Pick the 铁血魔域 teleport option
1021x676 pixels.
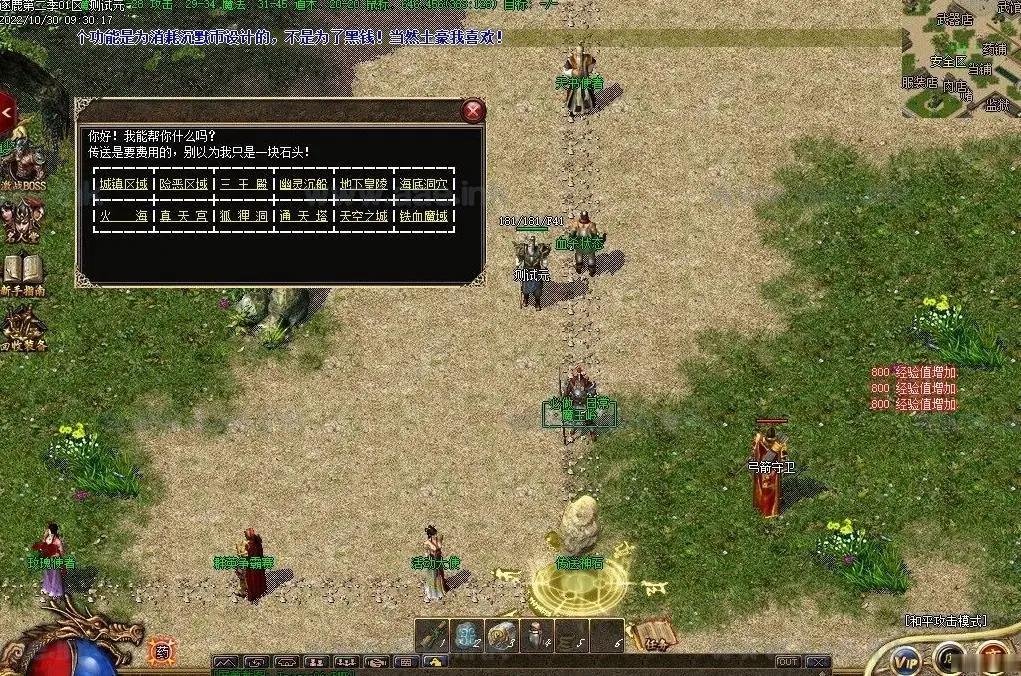point(425,216)
